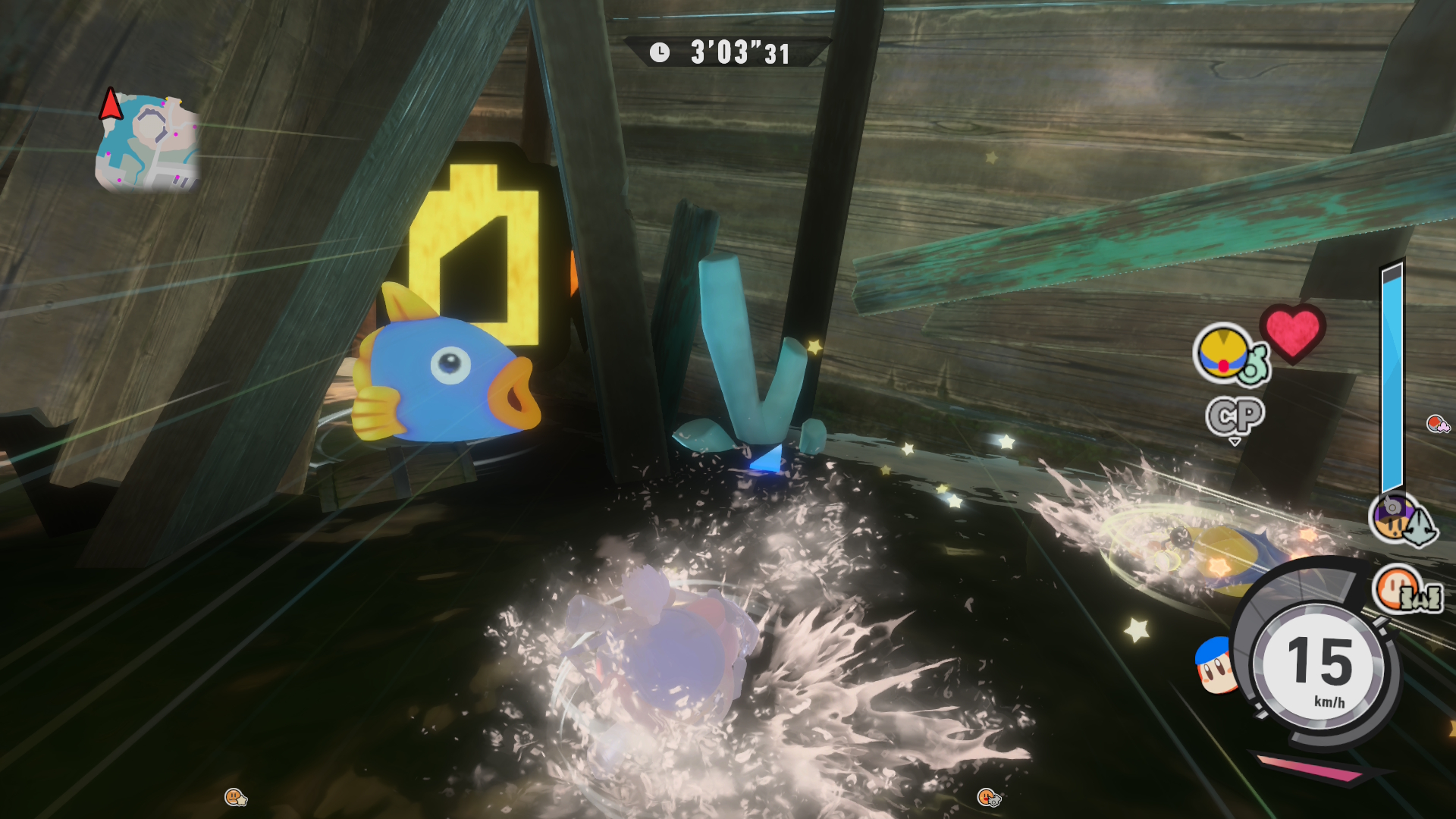
Task: Select the yellow and blue rider icon
Action: point(1222,353)
